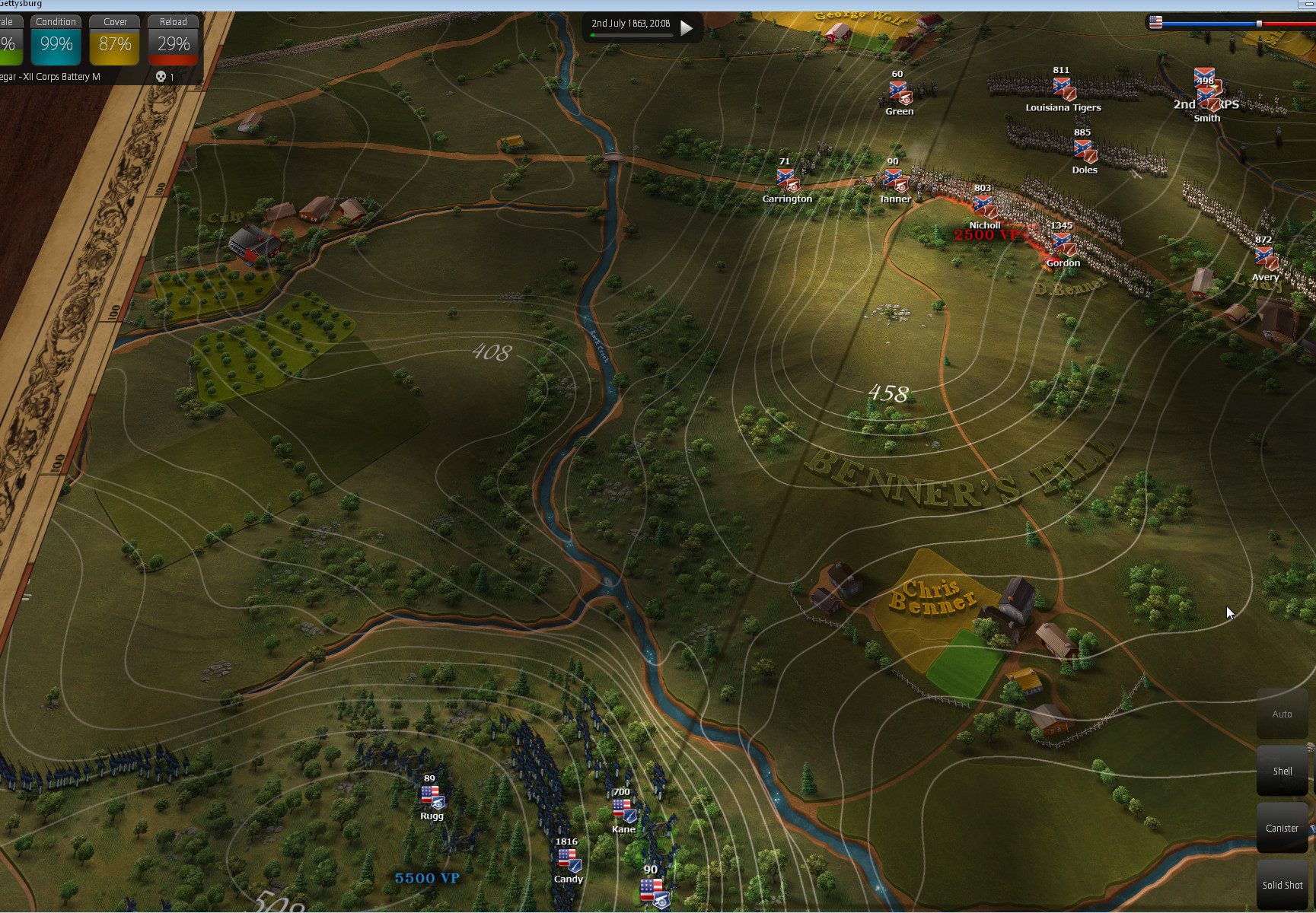Select the Louisiana Tigers brigade marker
1316x913 pixels.
point(1063,89)
